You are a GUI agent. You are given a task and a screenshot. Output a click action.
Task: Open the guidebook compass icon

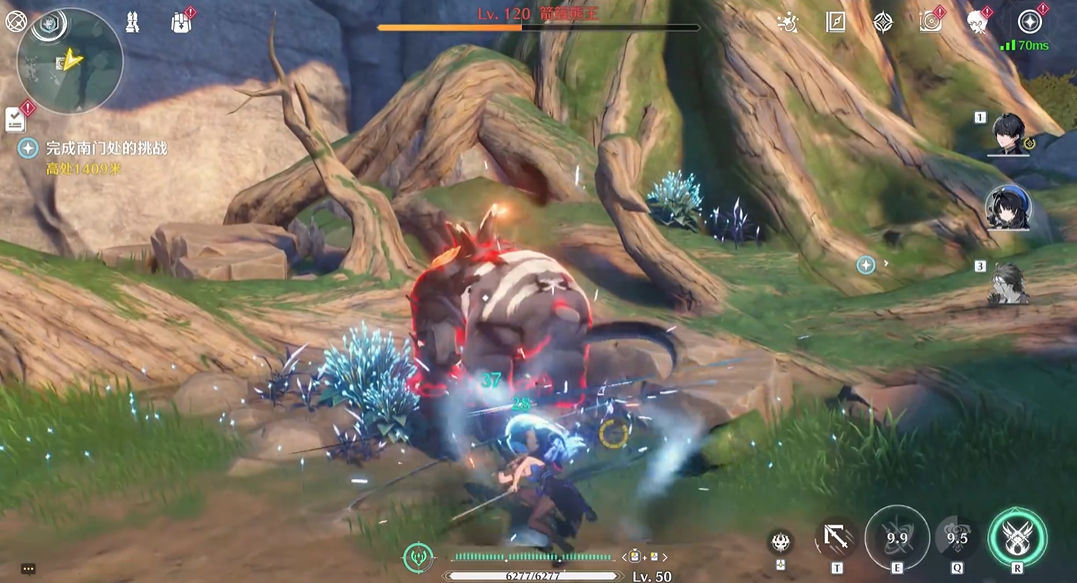[835, 22]
